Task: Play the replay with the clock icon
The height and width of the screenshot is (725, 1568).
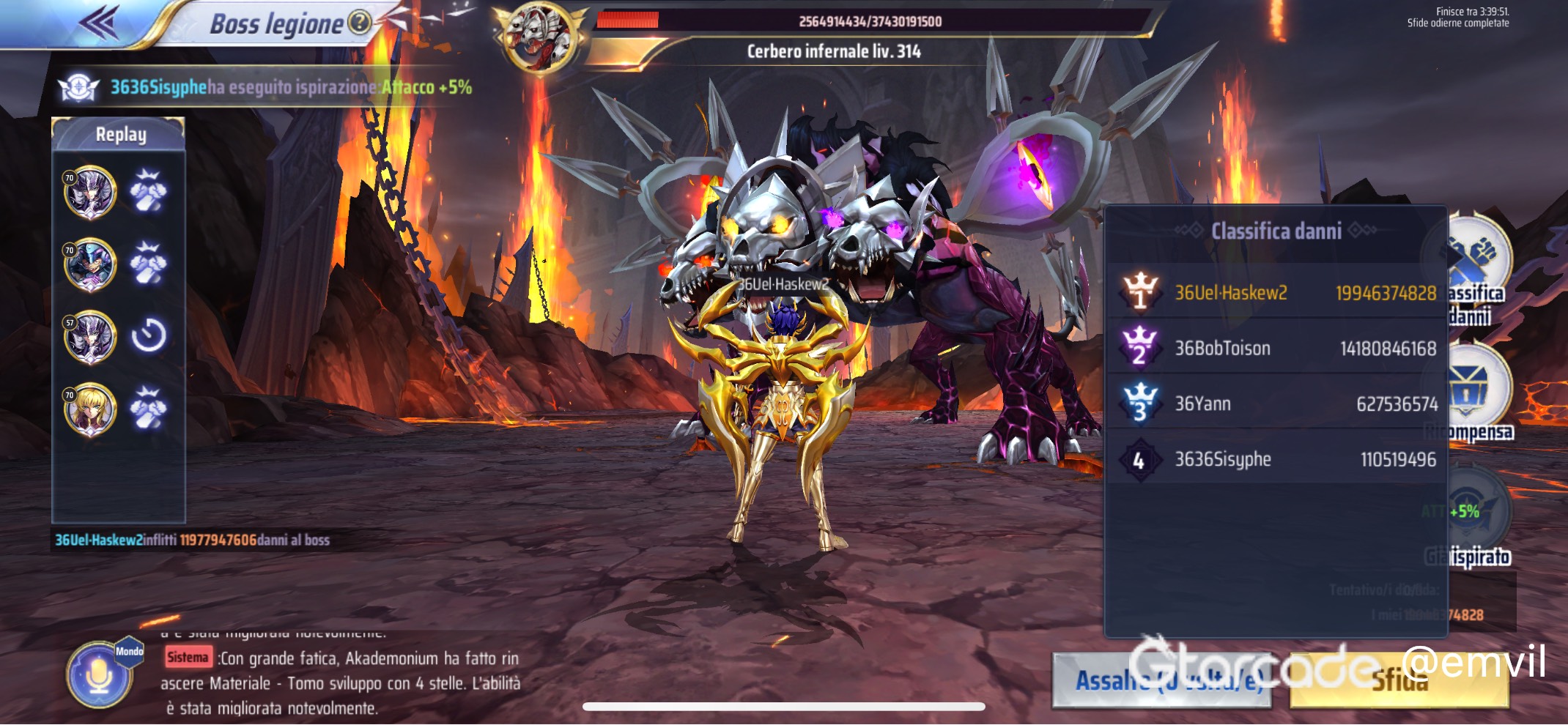Action: tap(149, 336)
